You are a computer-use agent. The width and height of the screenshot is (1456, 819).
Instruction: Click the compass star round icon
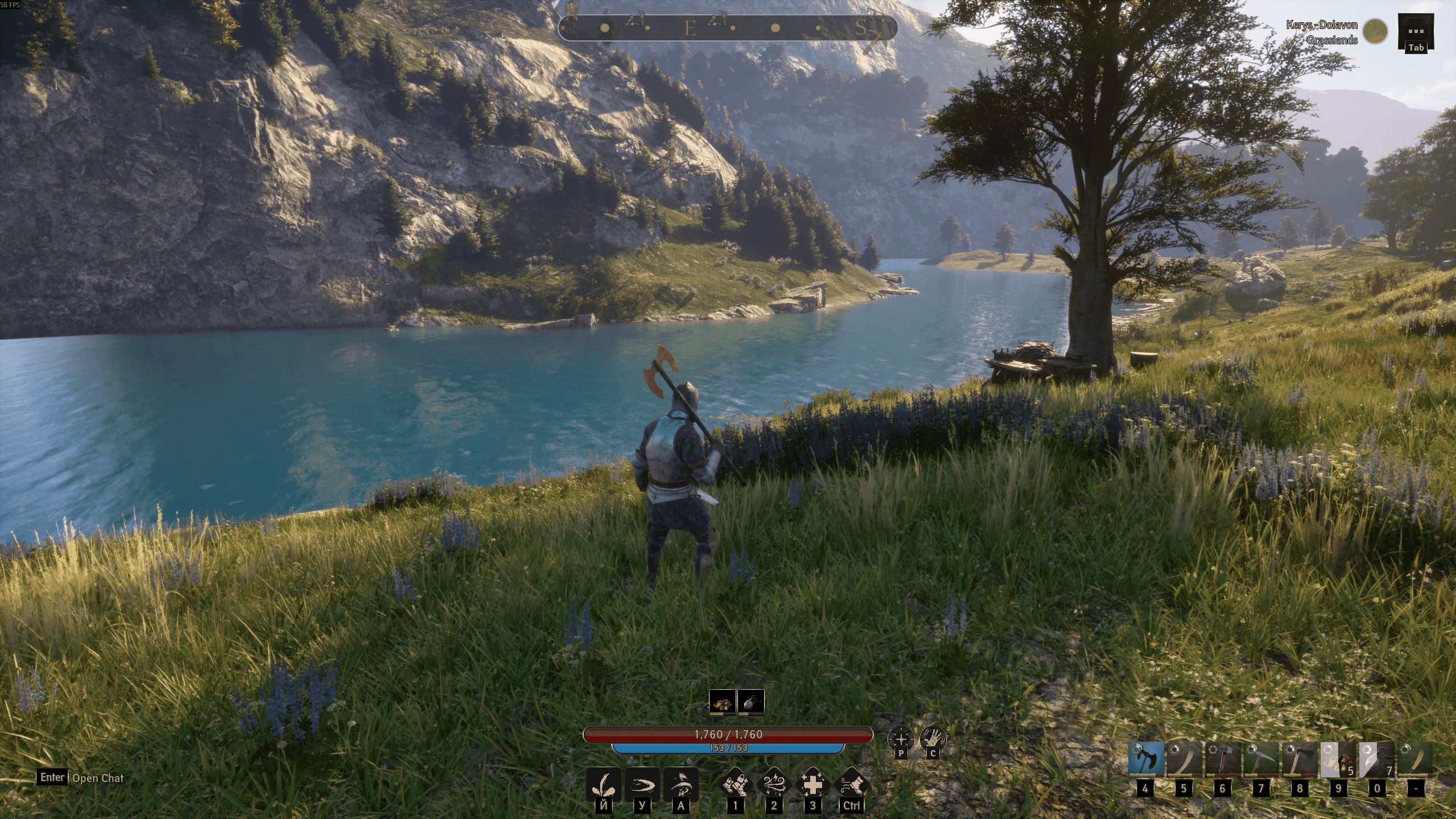pyautogui.click(x=901, y=739)
